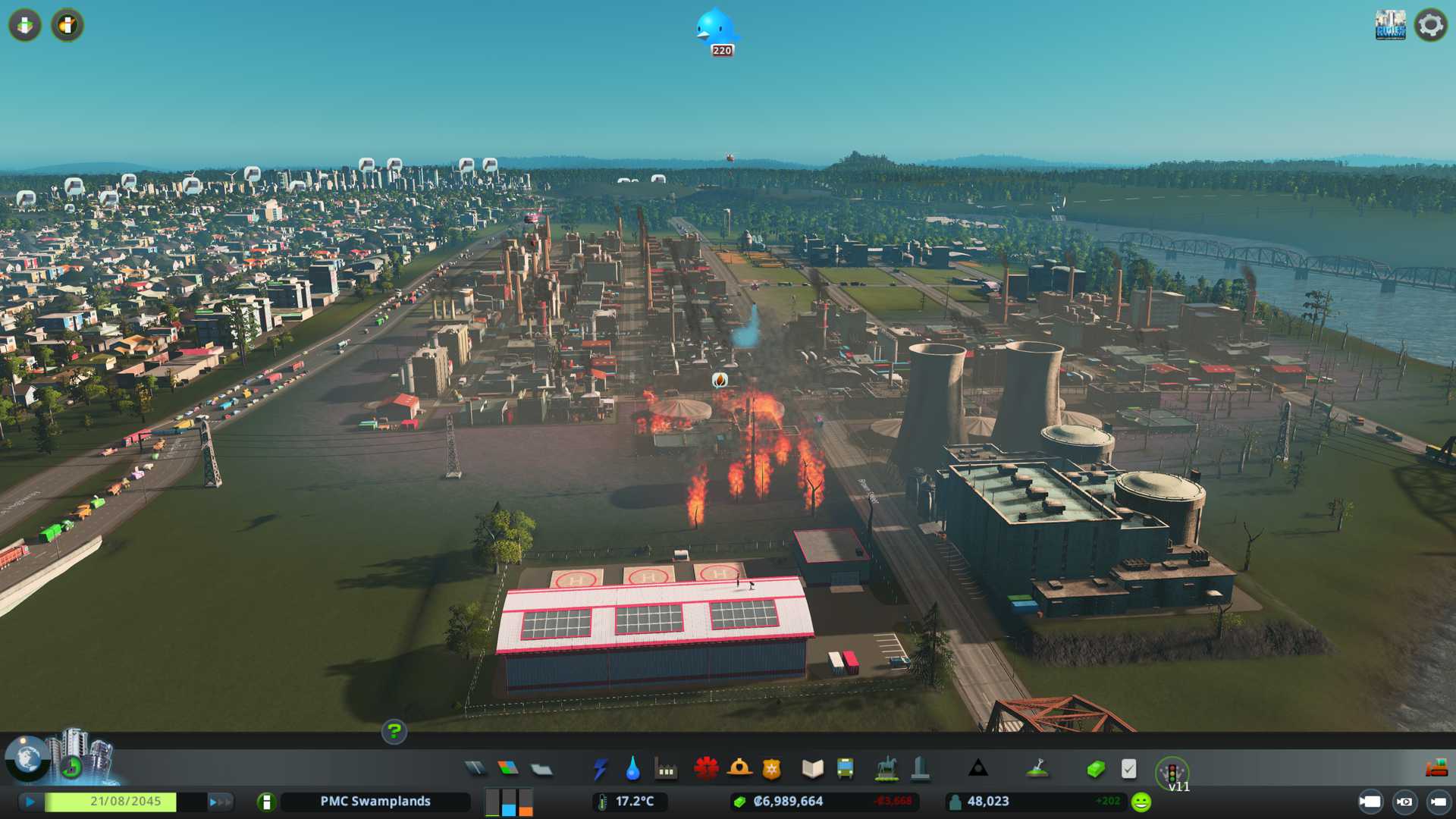Viewport: 1456px width, 819px height.
Task: Open the Landscaping shovel menu
Action: pos(1037,769)
